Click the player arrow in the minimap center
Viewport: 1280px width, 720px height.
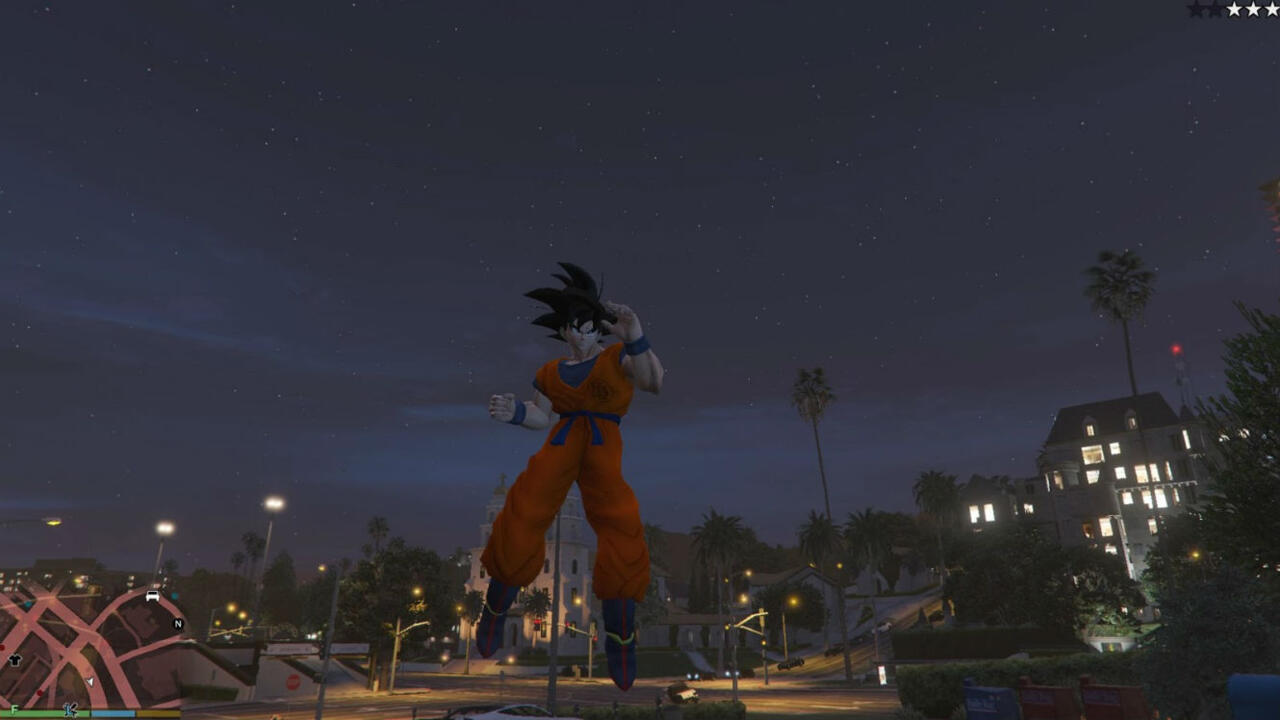click(x=91, y=682)
